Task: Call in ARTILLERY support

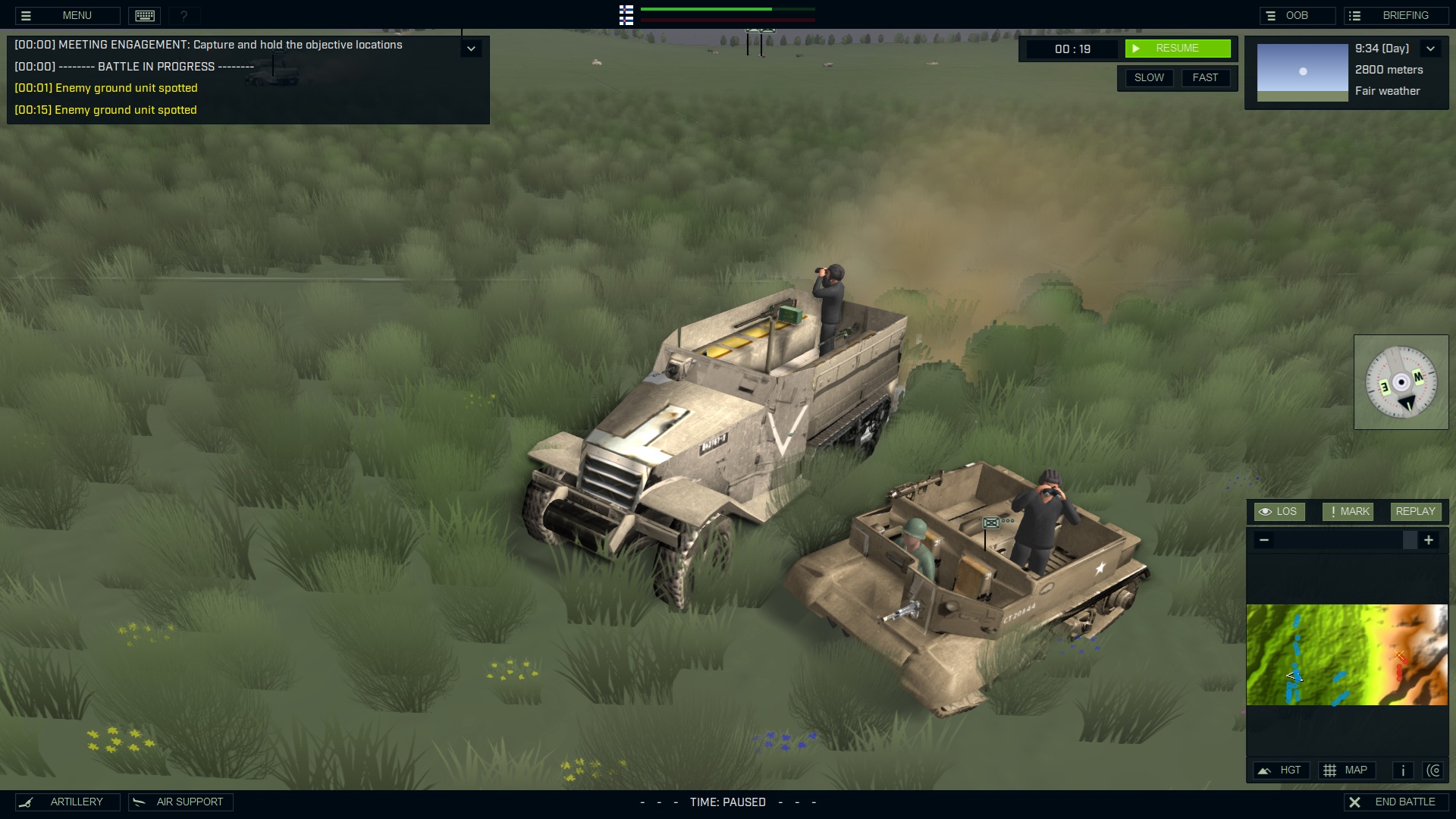Action: point(67,802)
